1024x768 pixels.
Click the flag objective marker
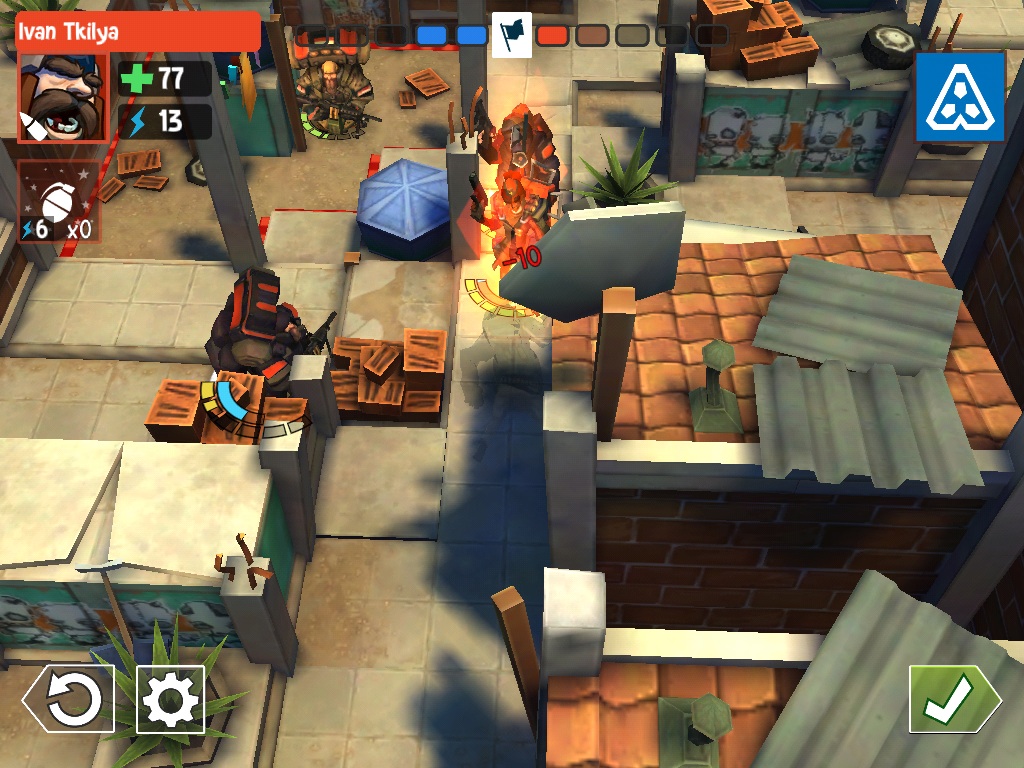pos(512,35)
